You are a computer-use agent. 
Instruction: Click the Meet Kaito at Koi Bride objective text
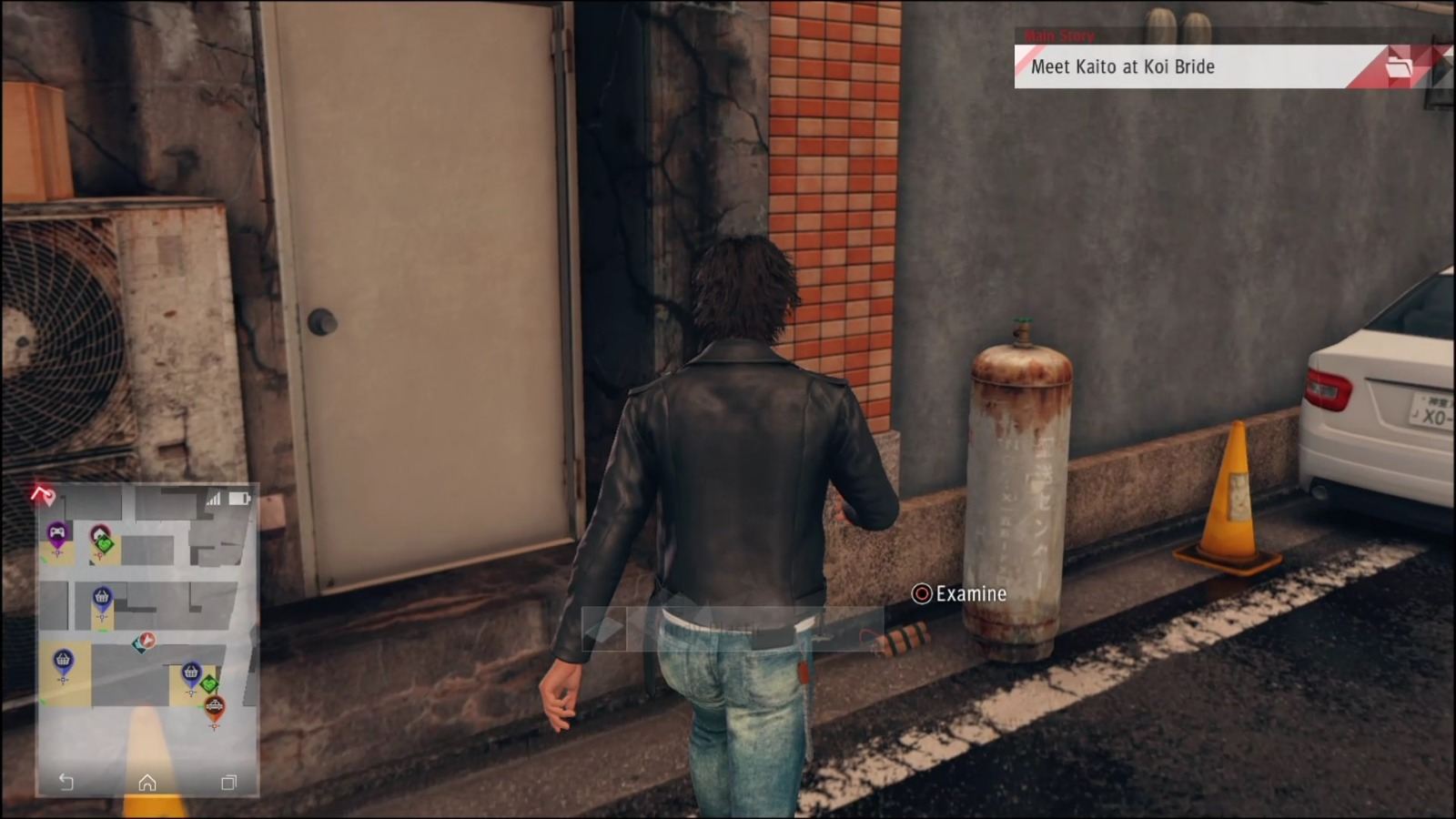click(x=1124, y=66)
